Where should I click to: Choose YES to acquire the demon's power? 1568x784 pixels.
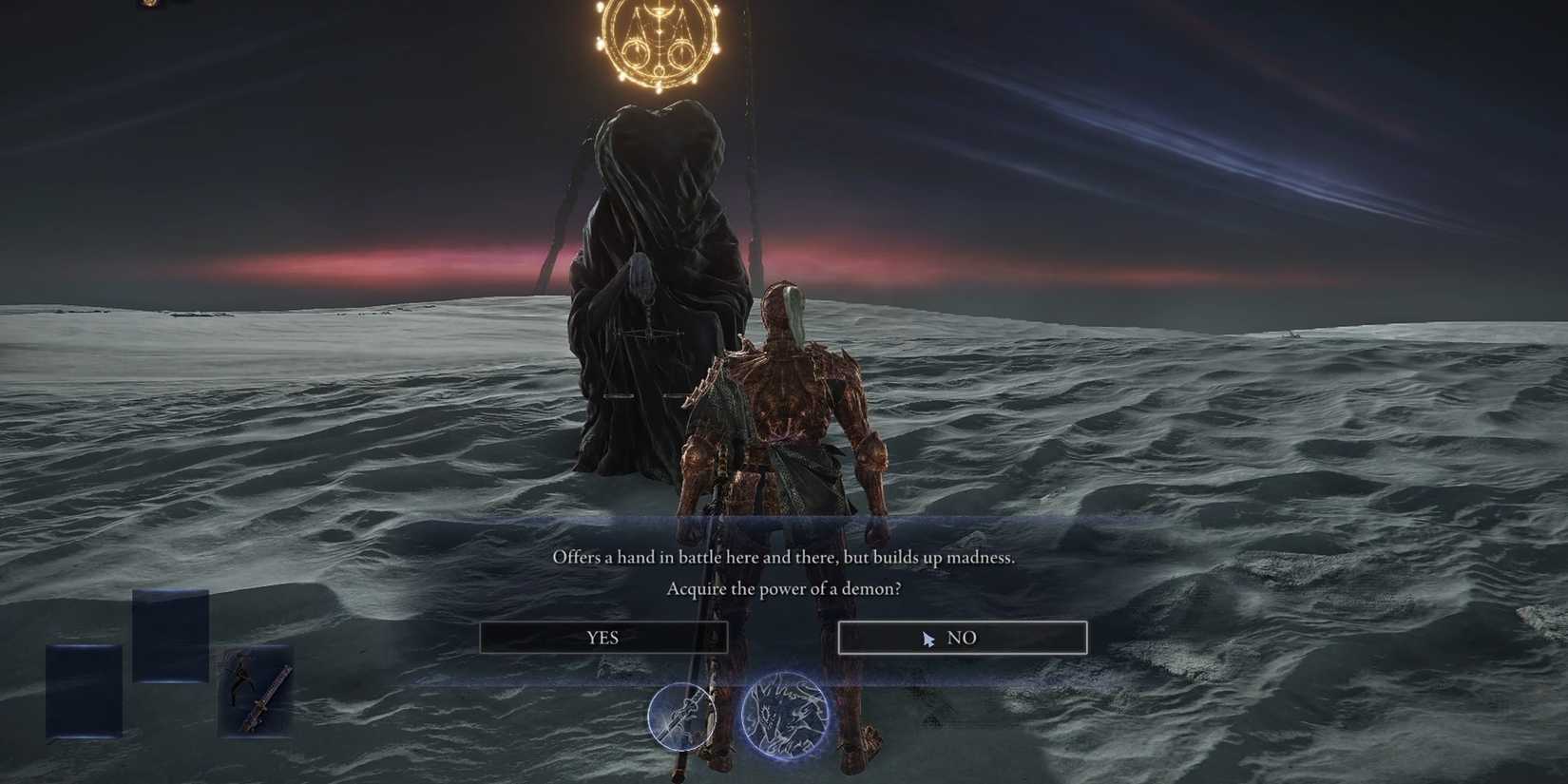604,638
